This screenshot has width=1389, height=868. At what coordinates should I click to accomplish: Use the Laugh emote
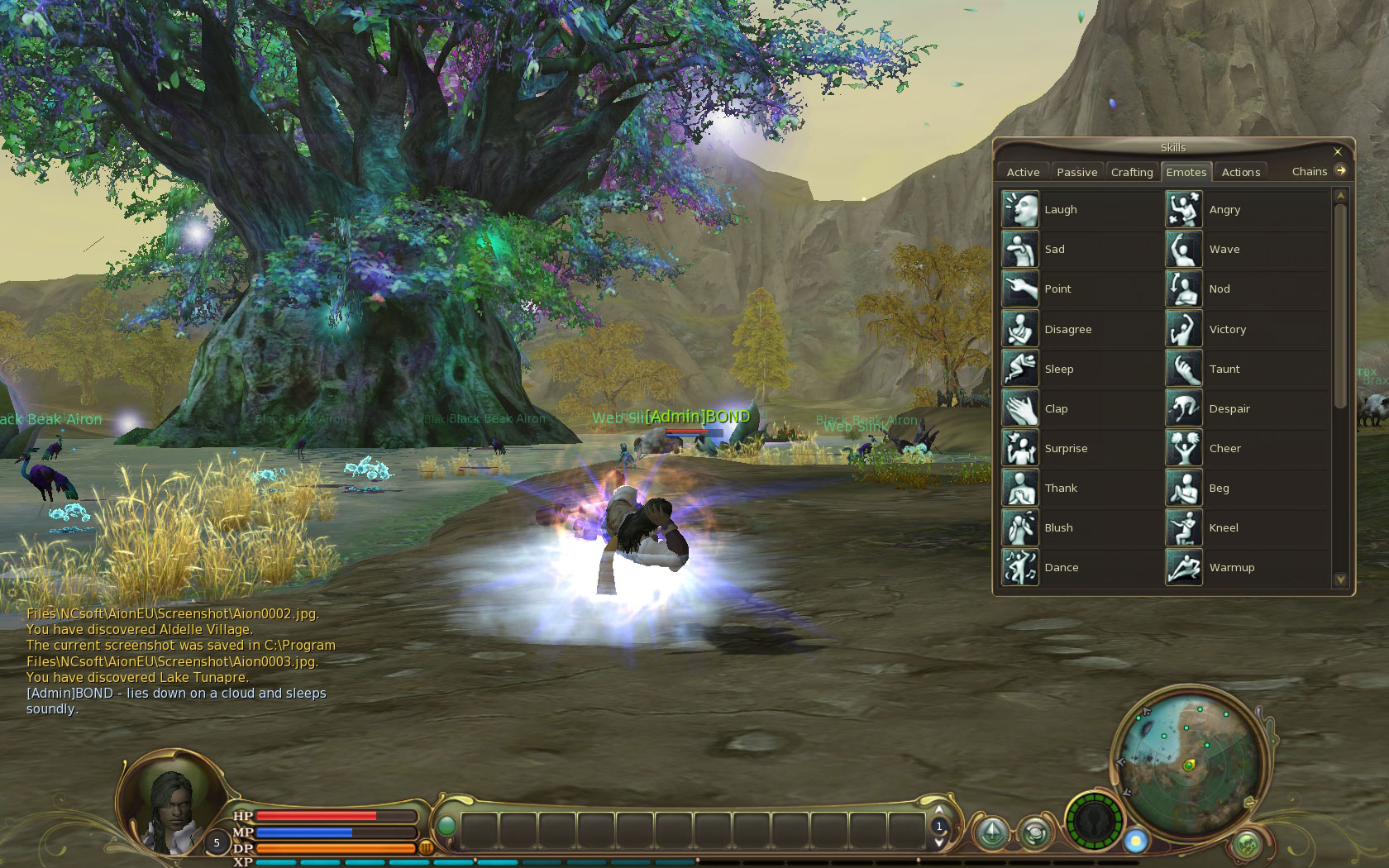[1020, 210]
